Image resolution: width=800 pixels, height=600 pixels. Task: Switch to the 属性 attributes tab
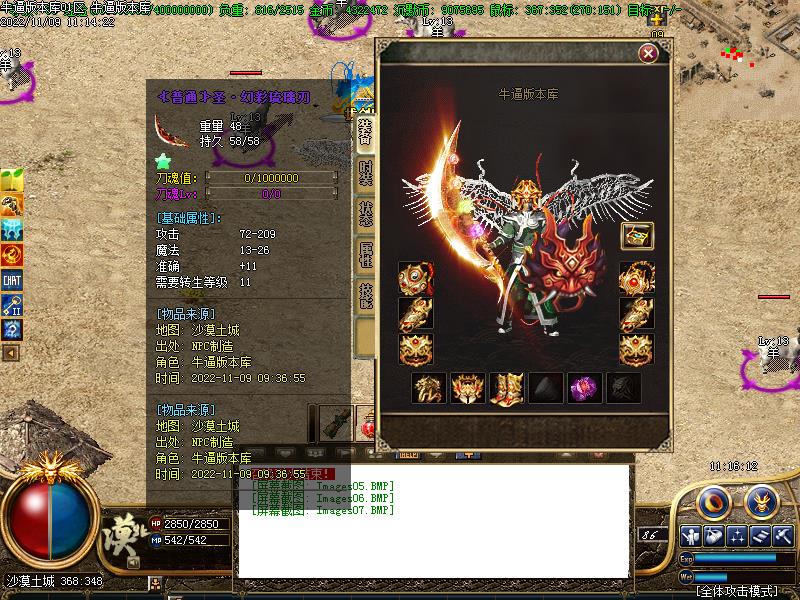366,256
